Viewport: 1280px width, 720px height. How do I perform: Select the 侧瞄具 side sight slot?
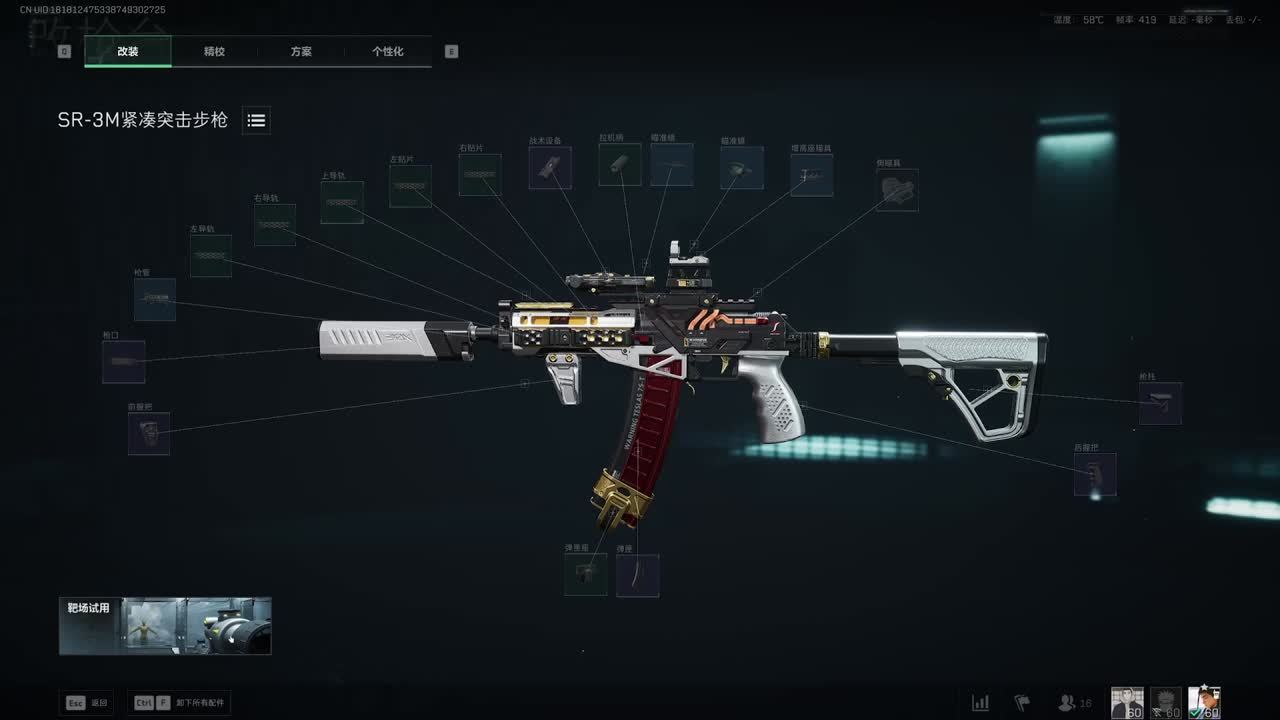pos(897,190)
